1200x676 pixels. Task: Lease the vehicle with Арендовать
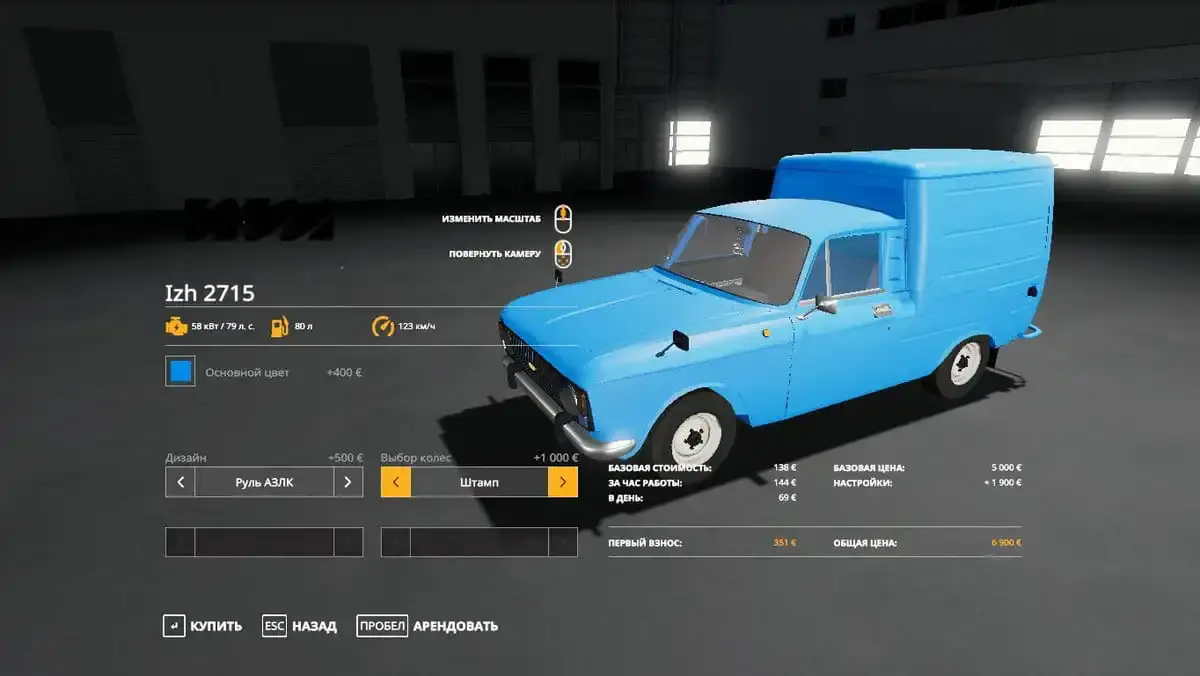pos(428,626)
